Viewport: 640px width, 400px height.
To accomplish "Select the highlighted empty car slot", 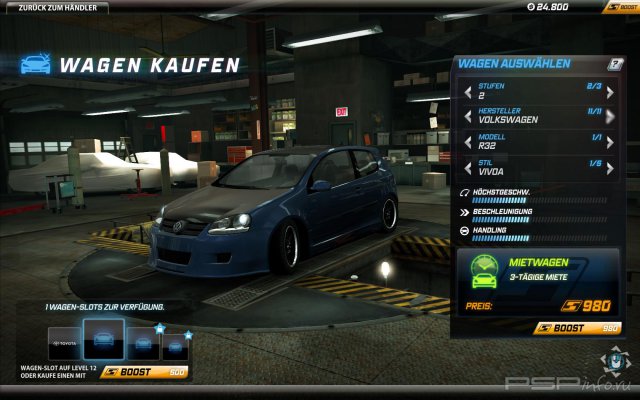I will click(x=103, y=340).
